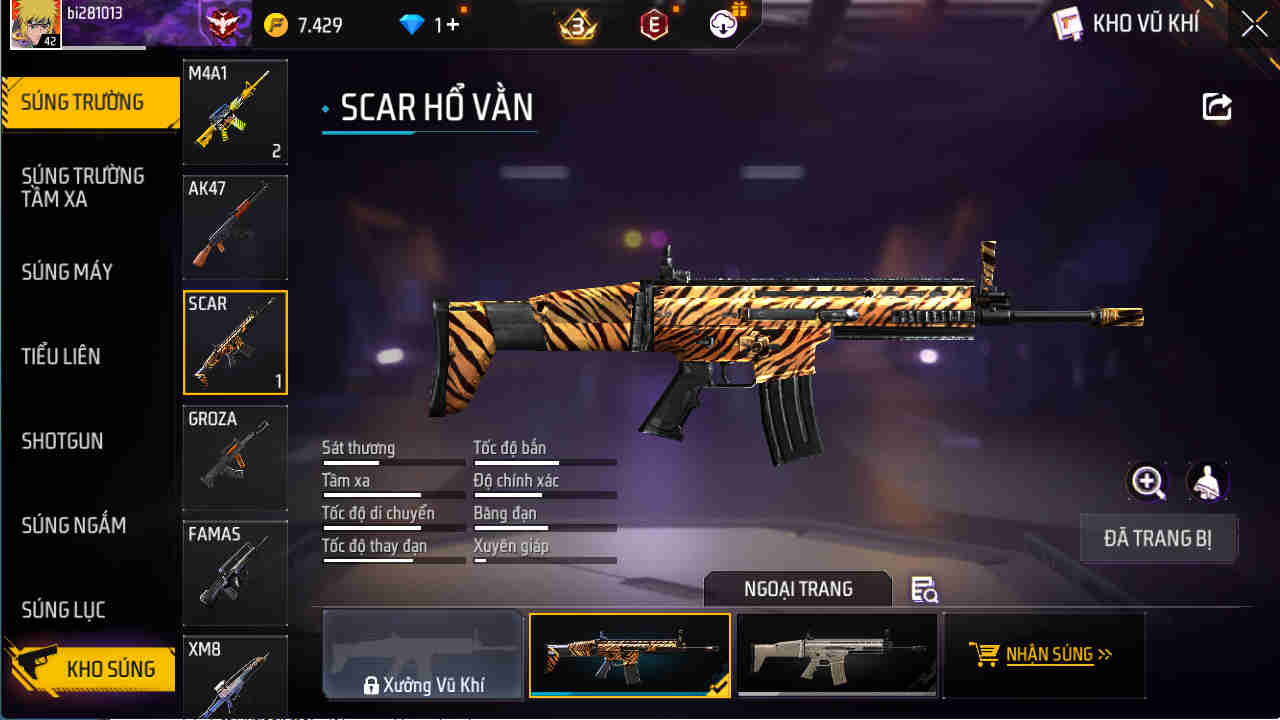The width and height of the screenshot is (1280, 720).
Task: Select the default SCAR skin thumbnail
Action: coord(837,655)
